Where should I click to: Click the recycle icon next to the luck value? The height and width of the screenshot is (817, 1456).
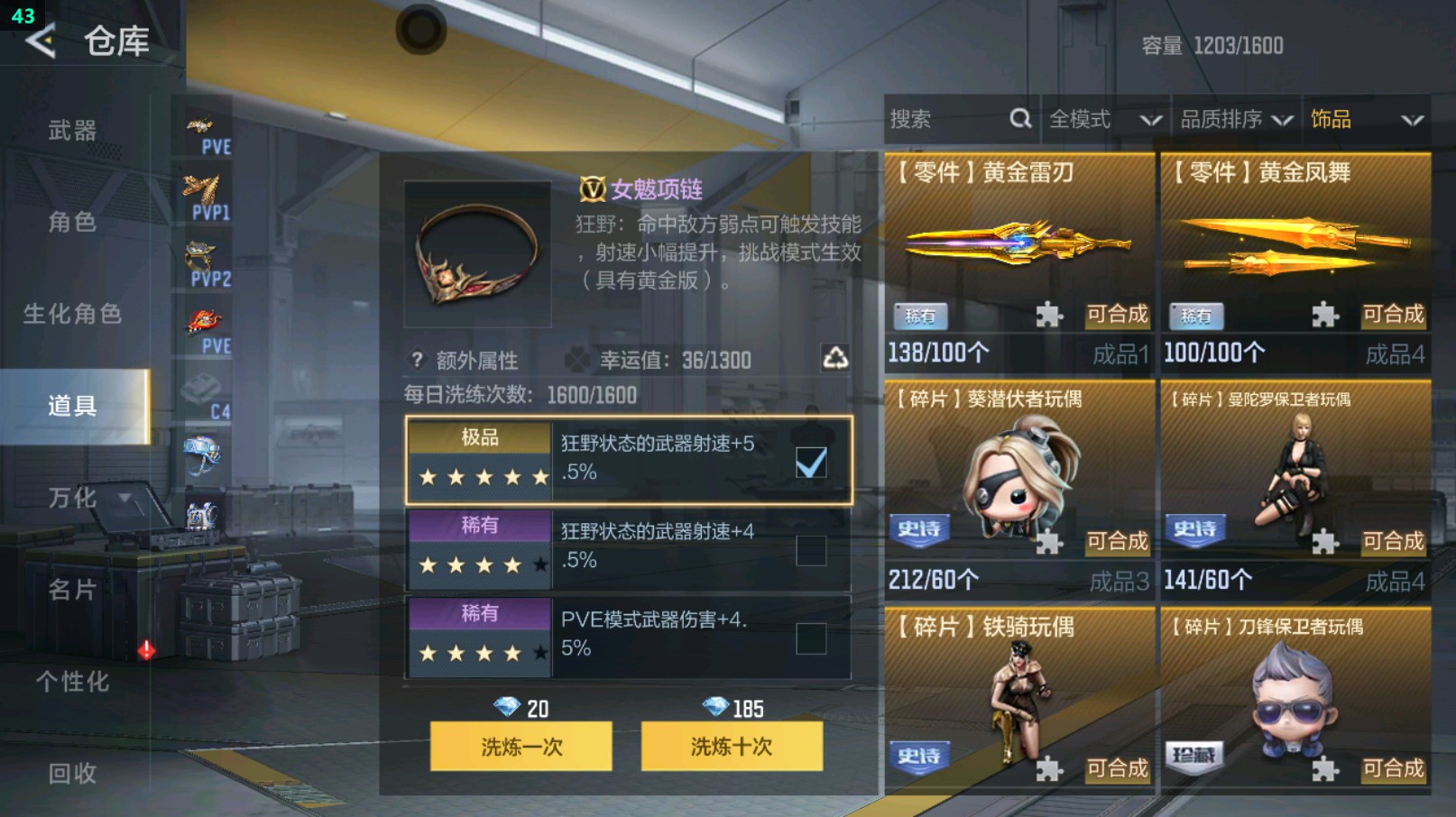834,359
